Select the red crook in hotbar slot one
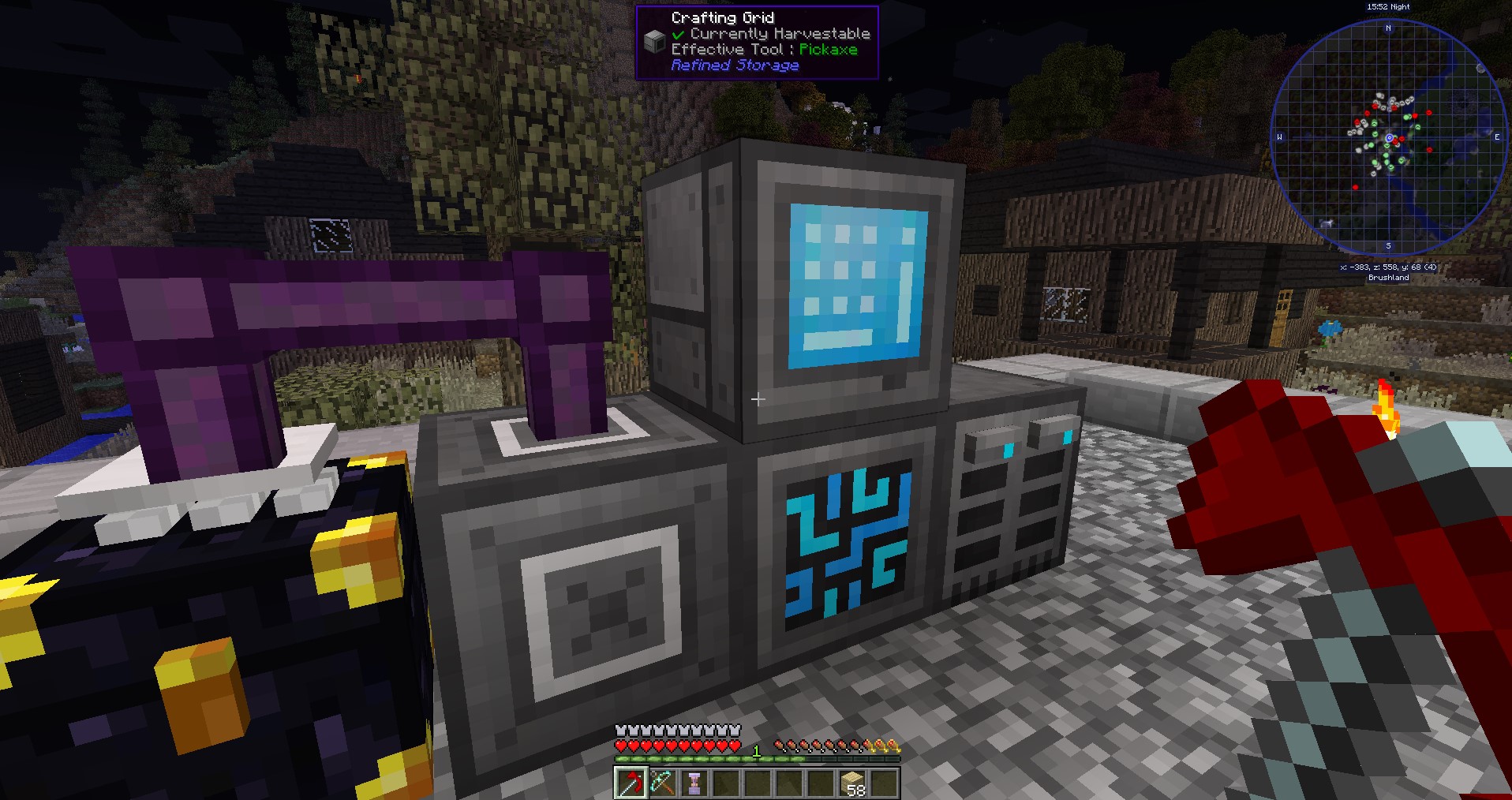Screen dimensions: 1512x800 click(x=631, y=783)
